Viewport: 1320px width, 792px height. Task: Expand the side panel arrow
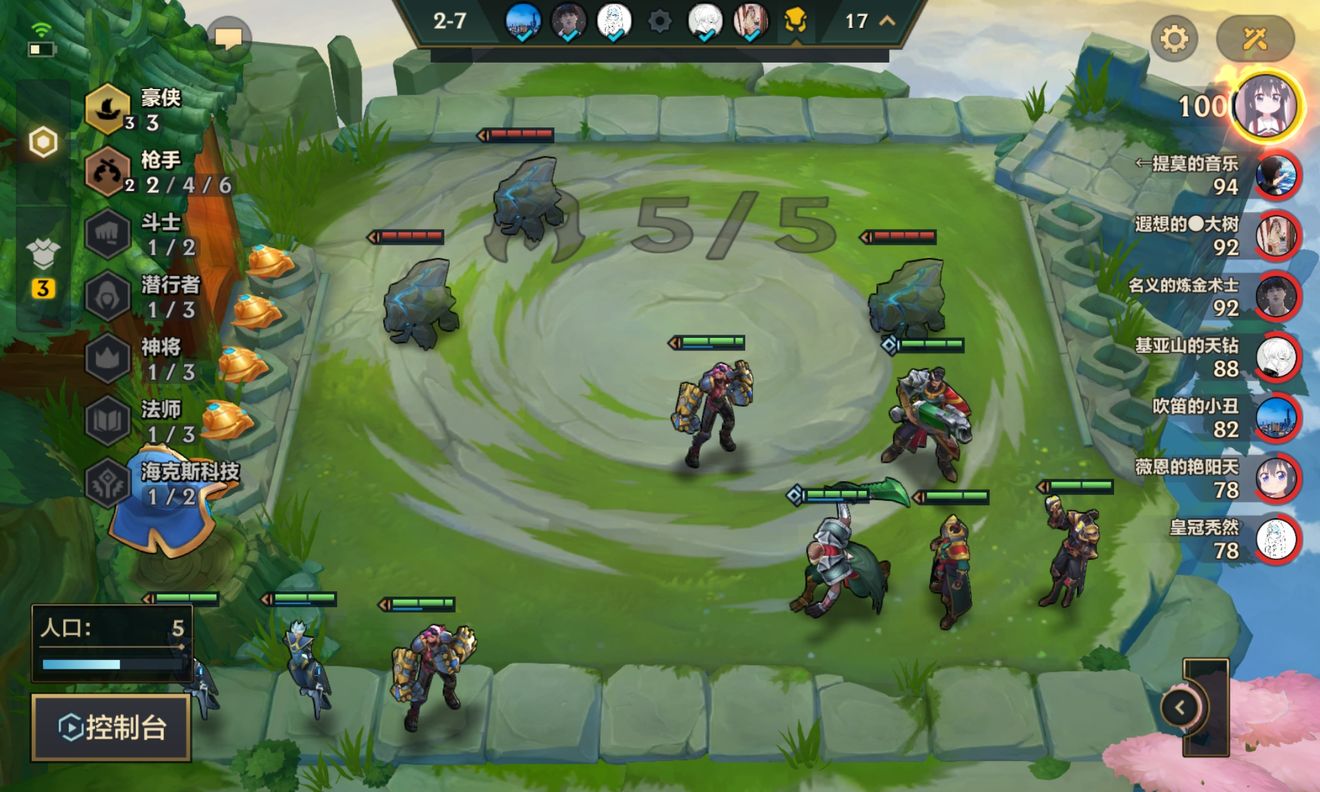coord(1181,708)
